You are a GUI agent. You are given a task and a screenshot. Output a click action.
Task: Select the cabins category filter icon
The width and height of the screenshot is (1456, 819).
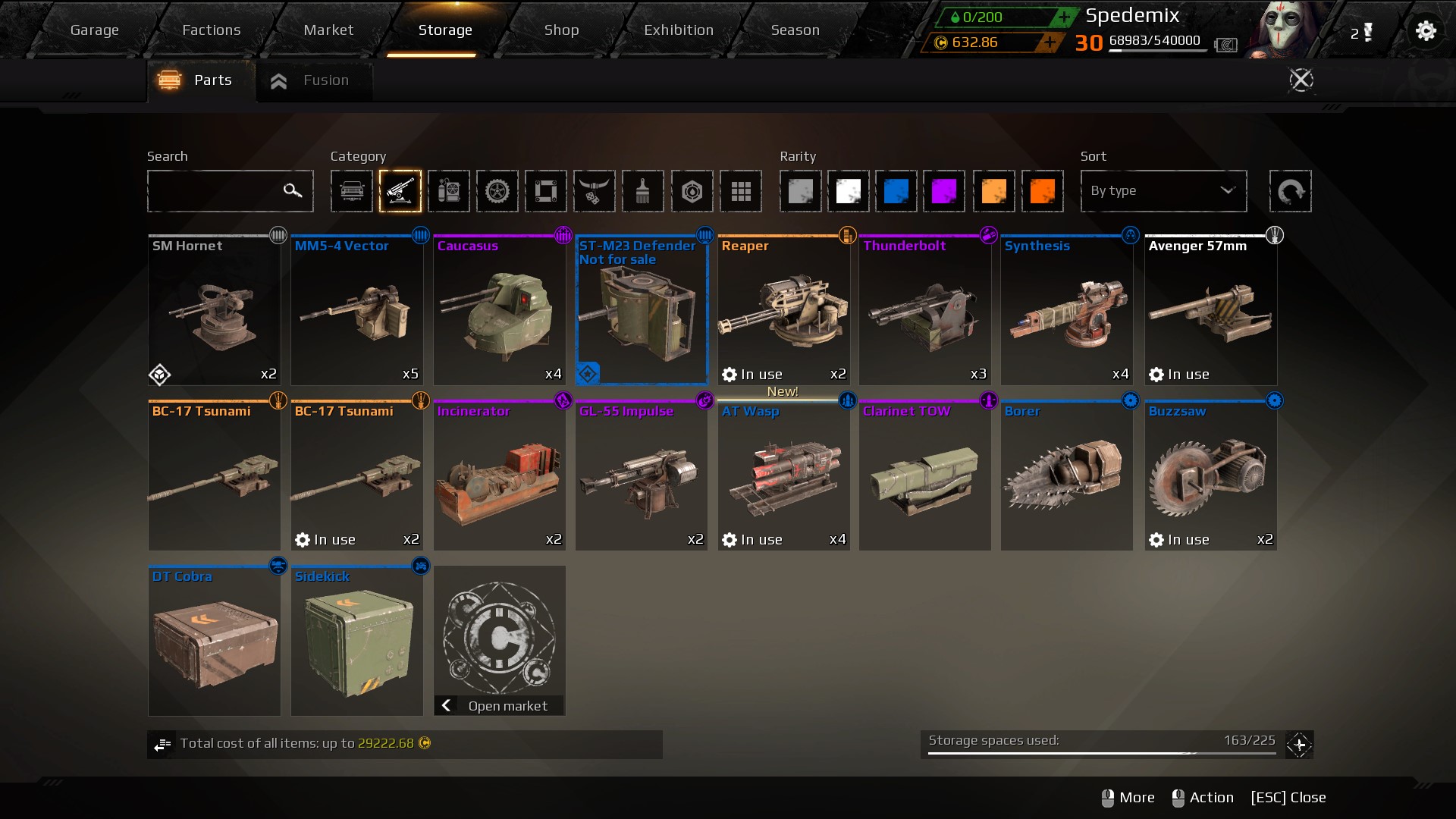tap(352, 191)
